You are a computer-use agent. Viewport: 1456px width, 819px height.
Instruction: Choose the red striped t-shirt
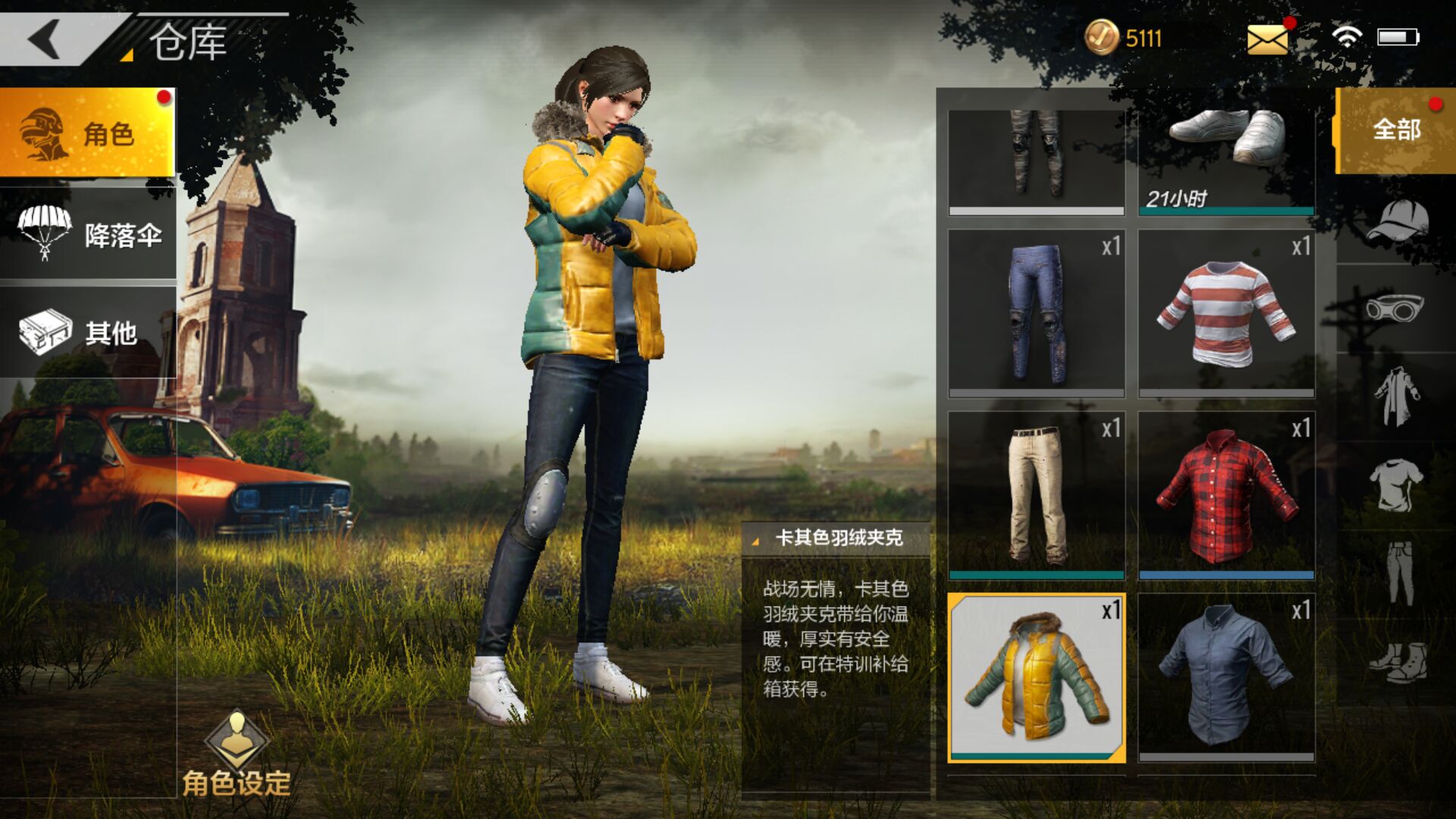click(1226, 312)
